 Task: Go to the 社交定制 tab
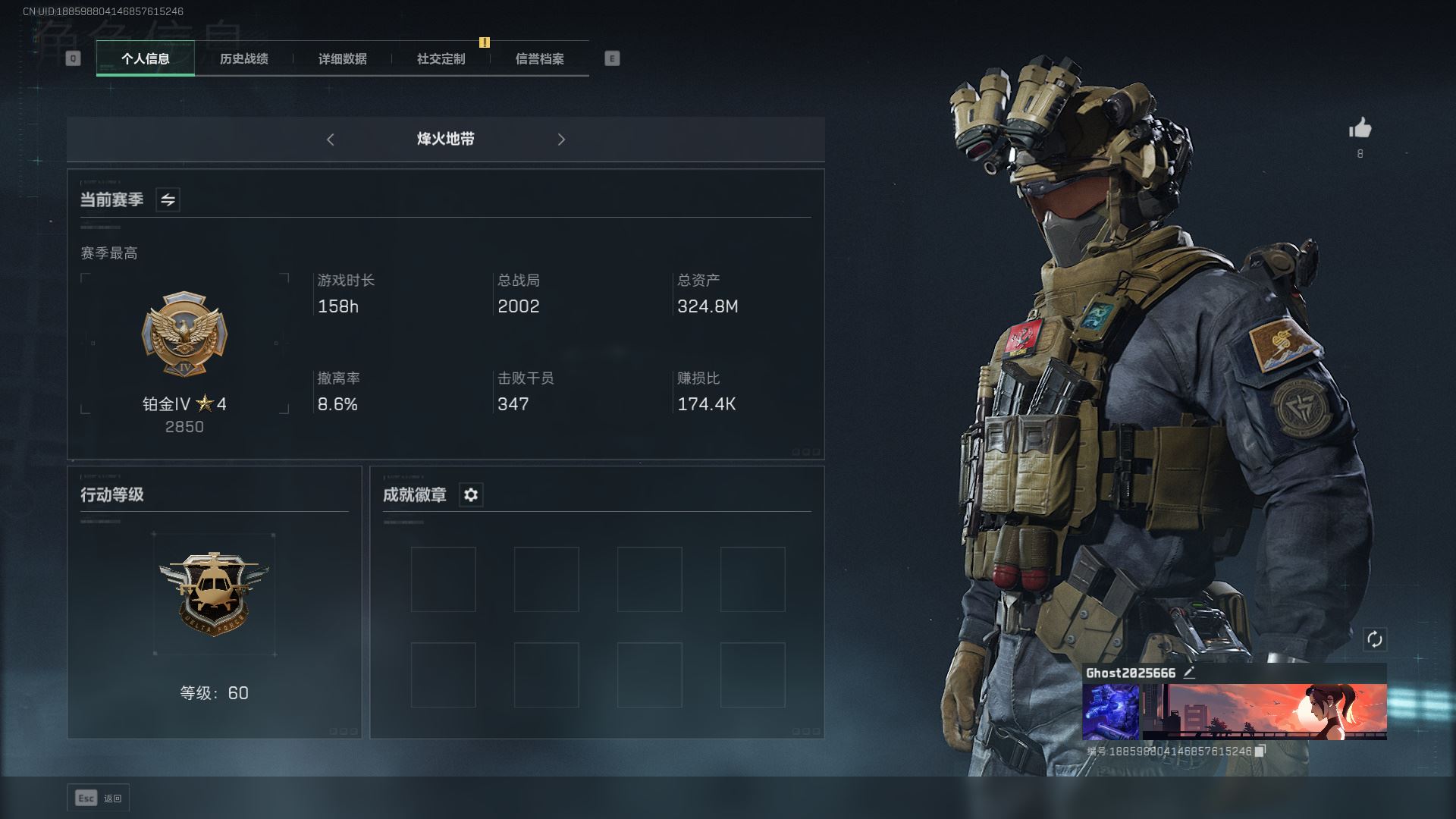(441, 58)
